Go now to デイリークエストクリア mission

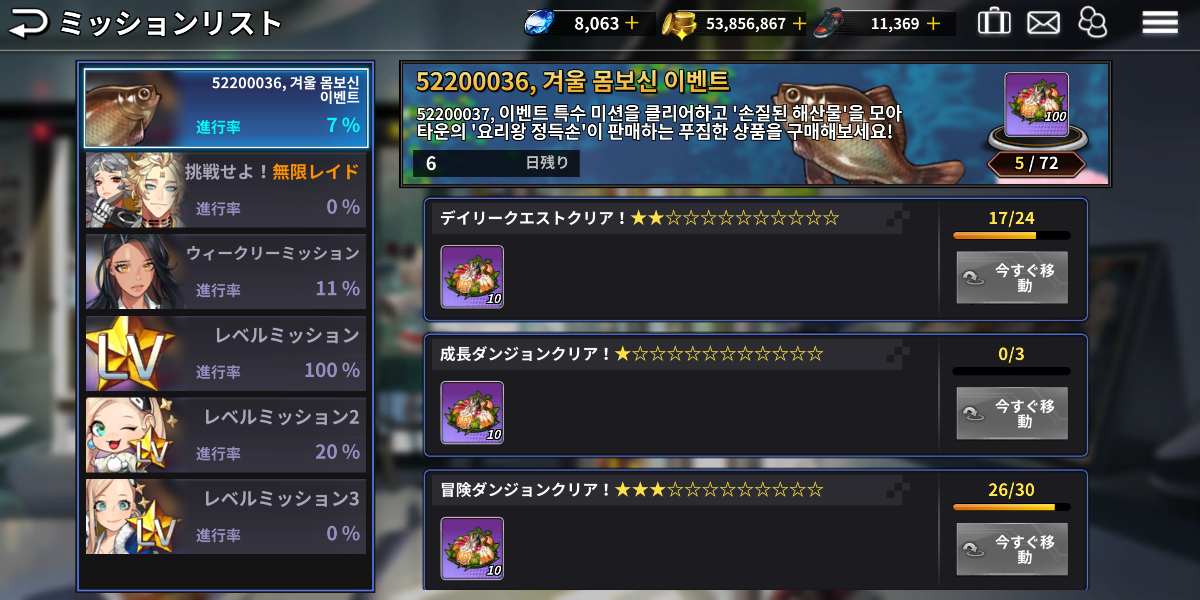tap(1011, 277)
